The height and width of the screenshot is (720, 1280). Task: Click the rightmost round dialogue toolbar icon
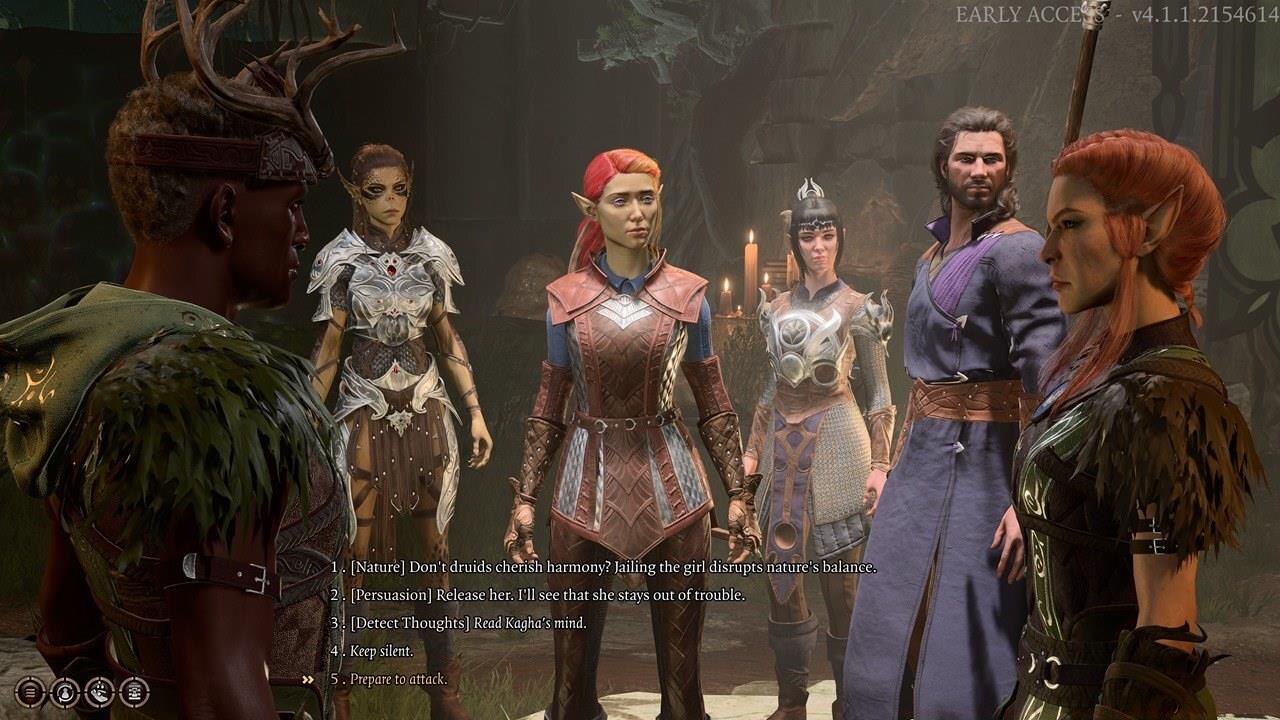pos(134,691)
